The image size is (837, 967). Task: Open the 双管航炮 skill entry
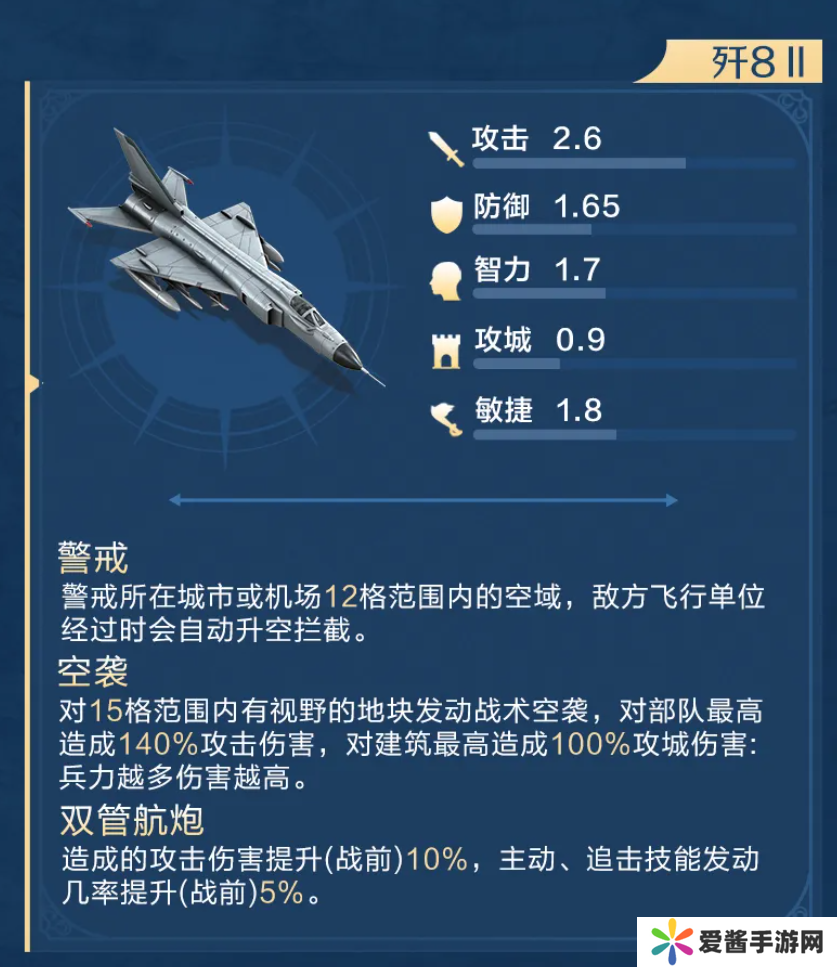131,822
